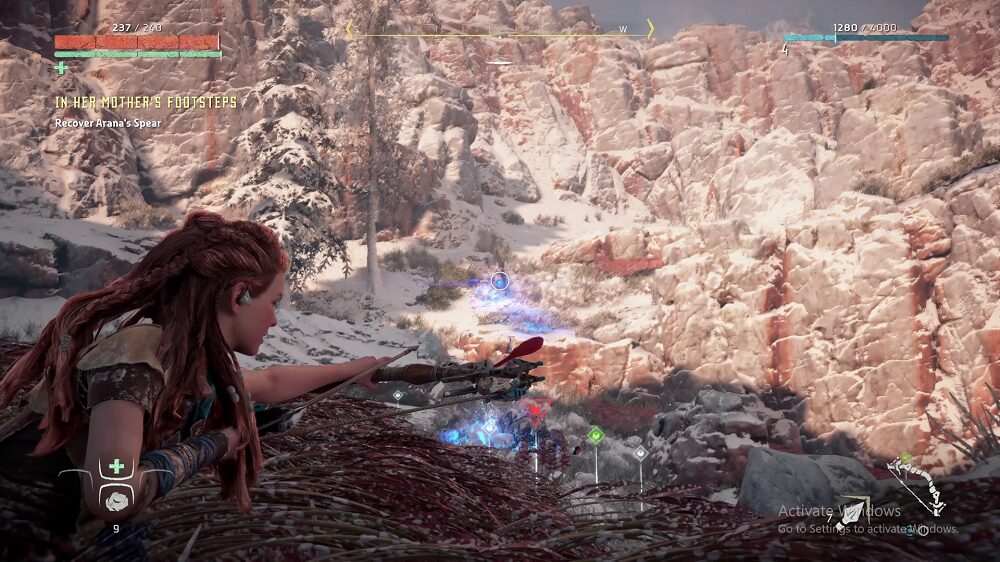Click the medicine pouch cross under health bar
The height and width of the screenshot is (562, 1000).
click(x=62, y=68)
